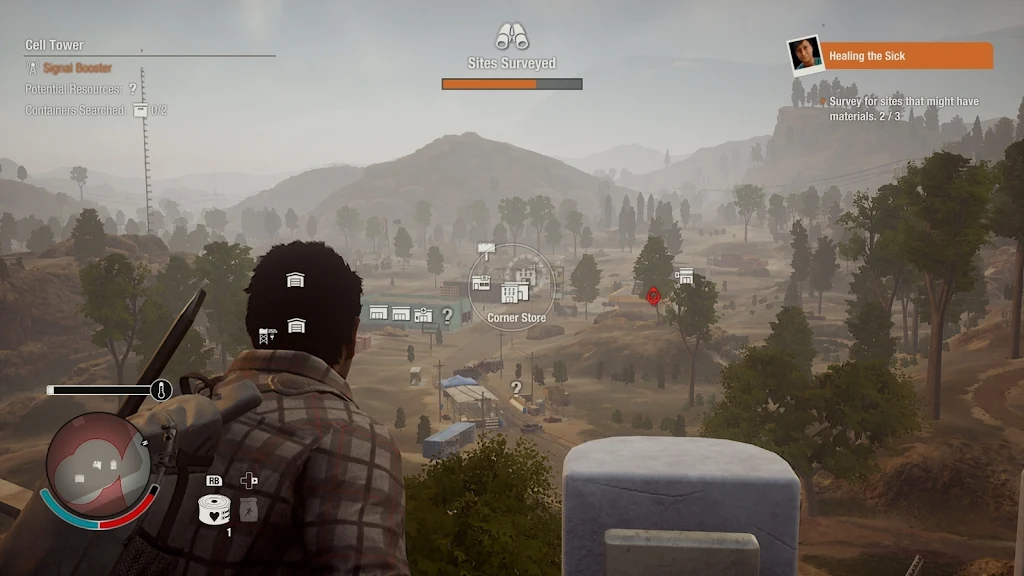Click the unknown-site question mark beside the clinic
Image resolution: width=1024 pixels, height=576 pixels.
click(x=447, y=315)
